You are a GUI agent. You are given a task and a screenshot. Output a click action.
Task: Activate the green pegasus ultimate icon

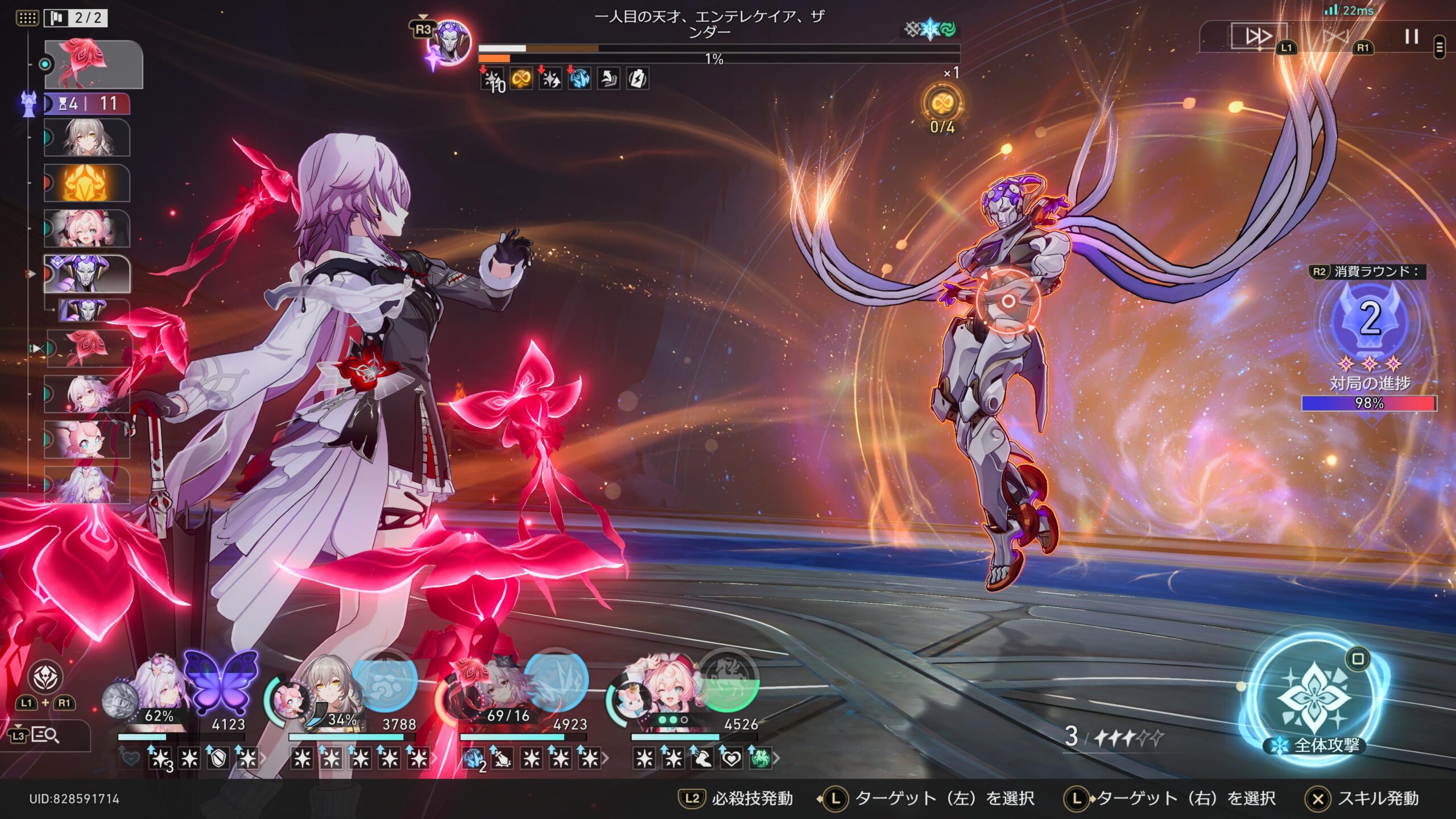(x=729, y=681)
